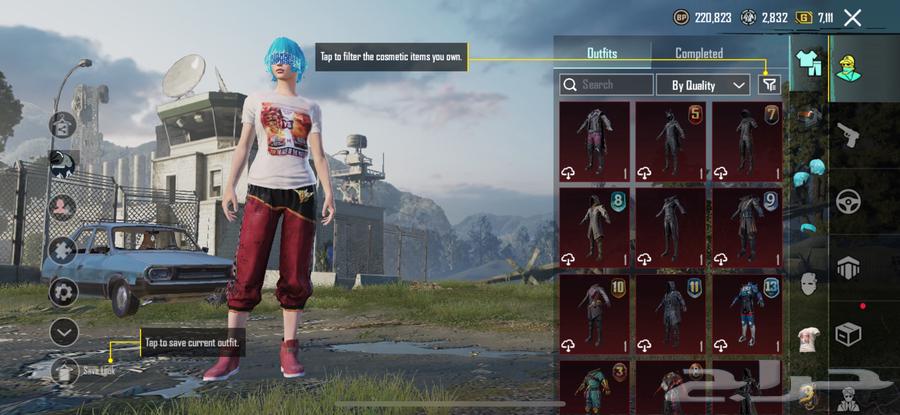Open the gear settings icon on left
The image size is (900, 415).
(64, 292)
